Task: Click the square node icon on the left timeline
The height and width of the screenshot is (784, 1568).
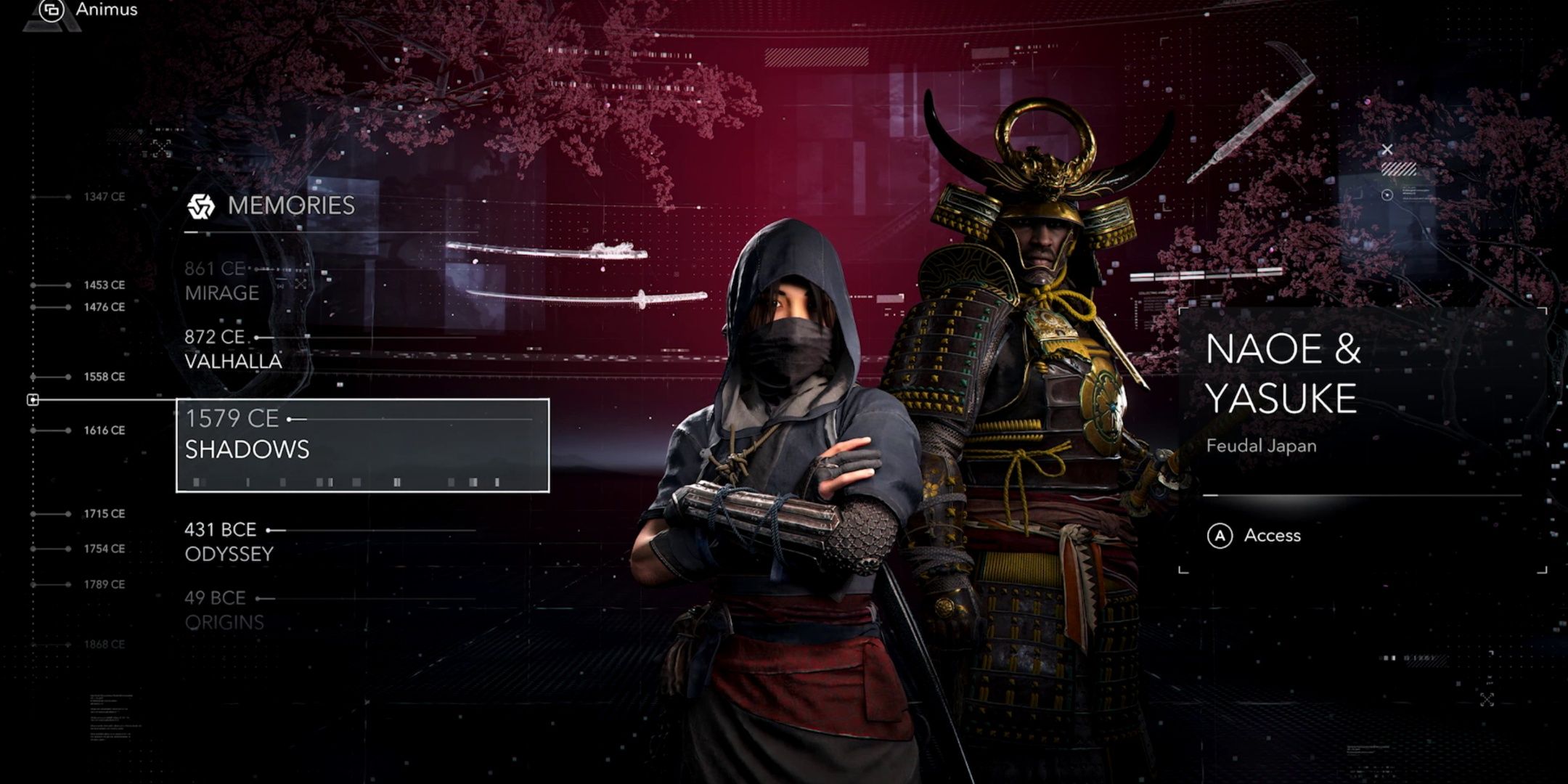Action: (x=33, y=399)
